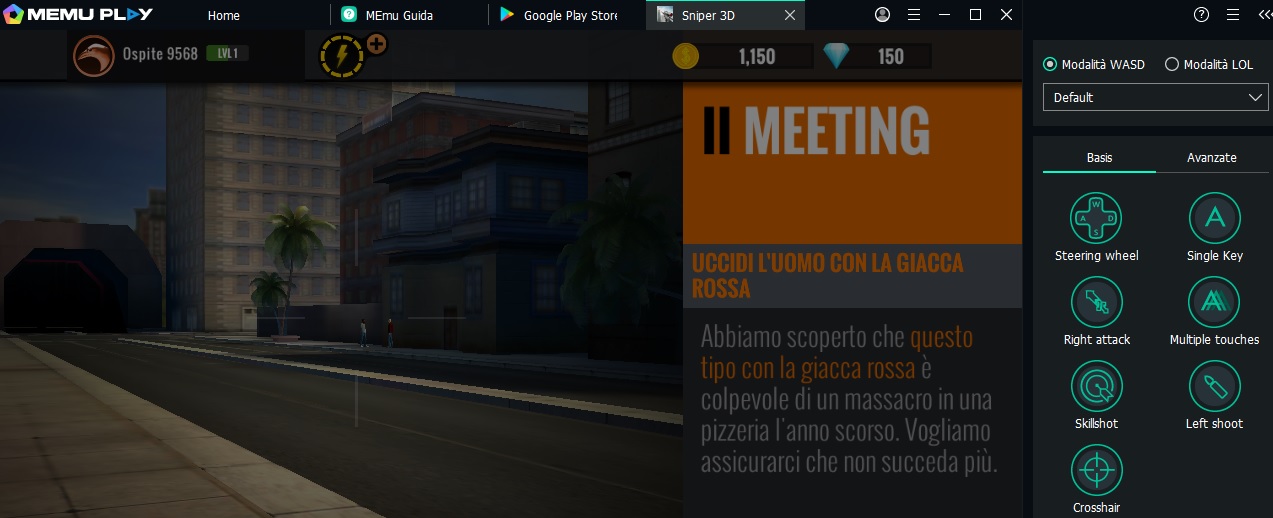The height and width of the screenshot is (518, 1273).
Task: Choose the Steering wheel control
Action: pyautogui.click(x=1097, y=218)
